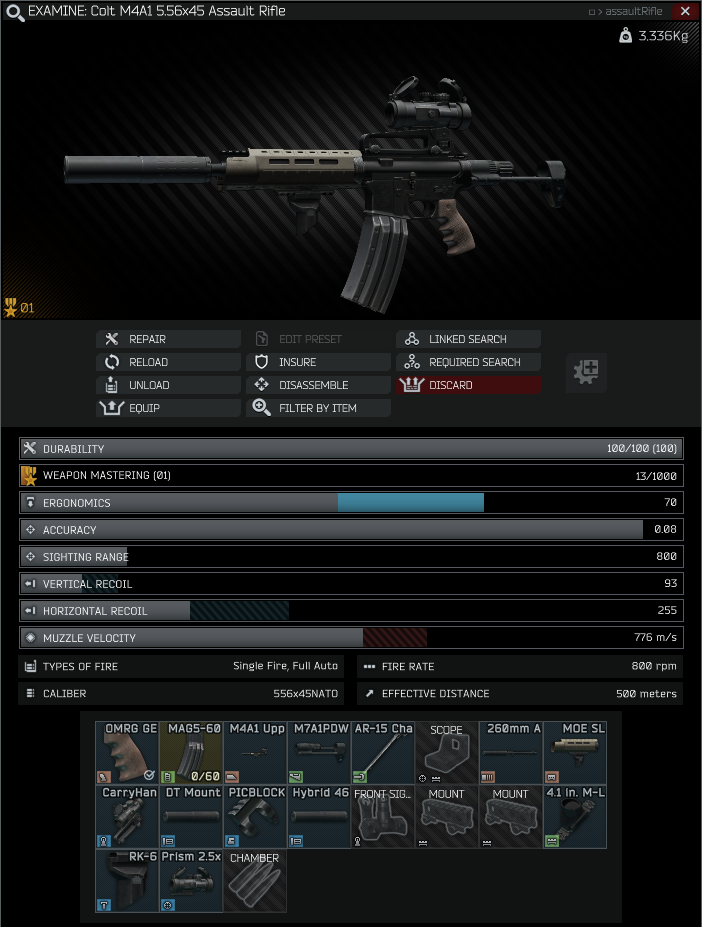Unload the weapon's ammo
This screenshot has height=927, width=702.
(x=168, y=385)
